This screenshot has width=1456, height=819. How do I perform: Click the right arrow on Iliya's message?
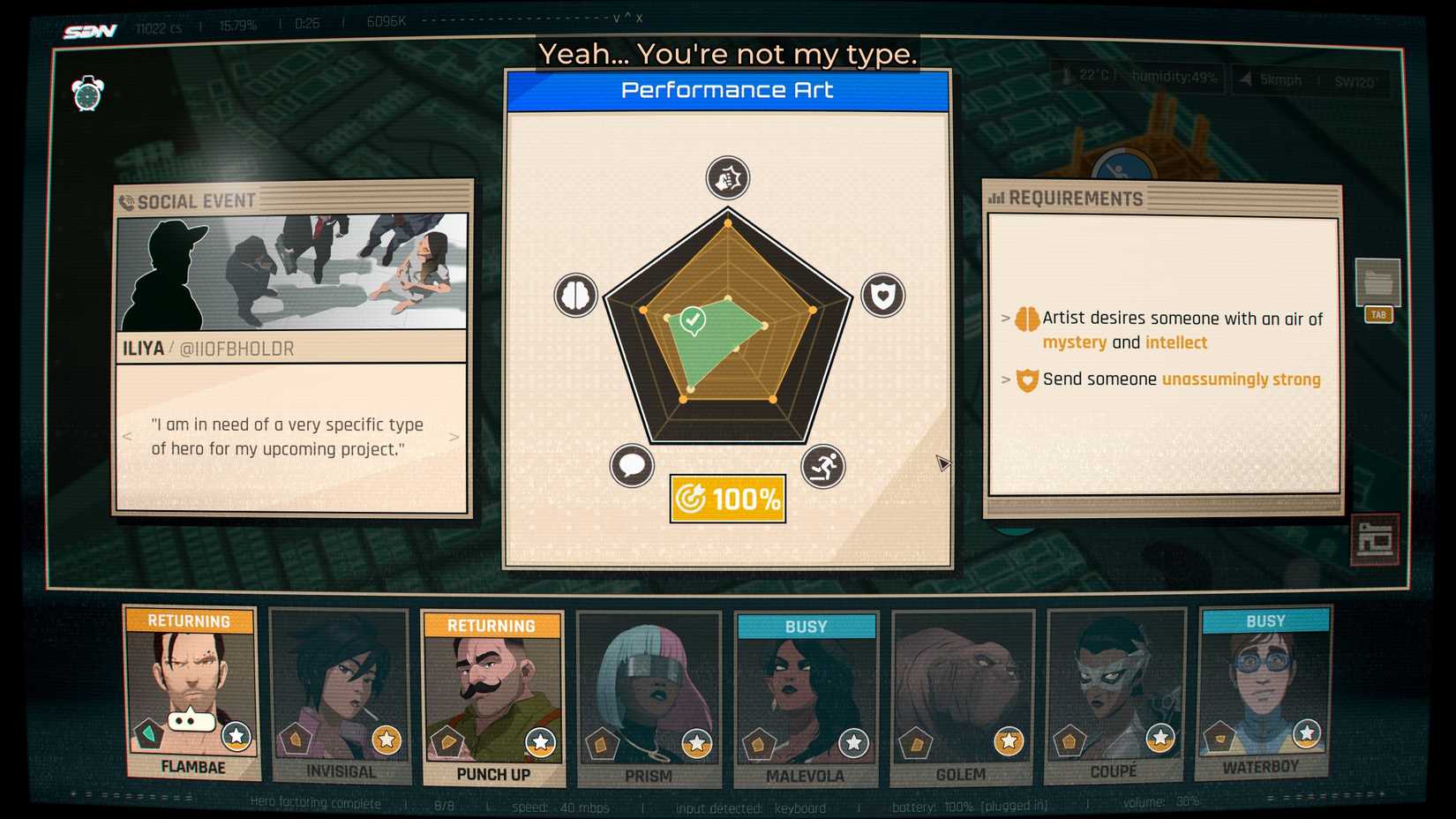(x=455, y=436)
